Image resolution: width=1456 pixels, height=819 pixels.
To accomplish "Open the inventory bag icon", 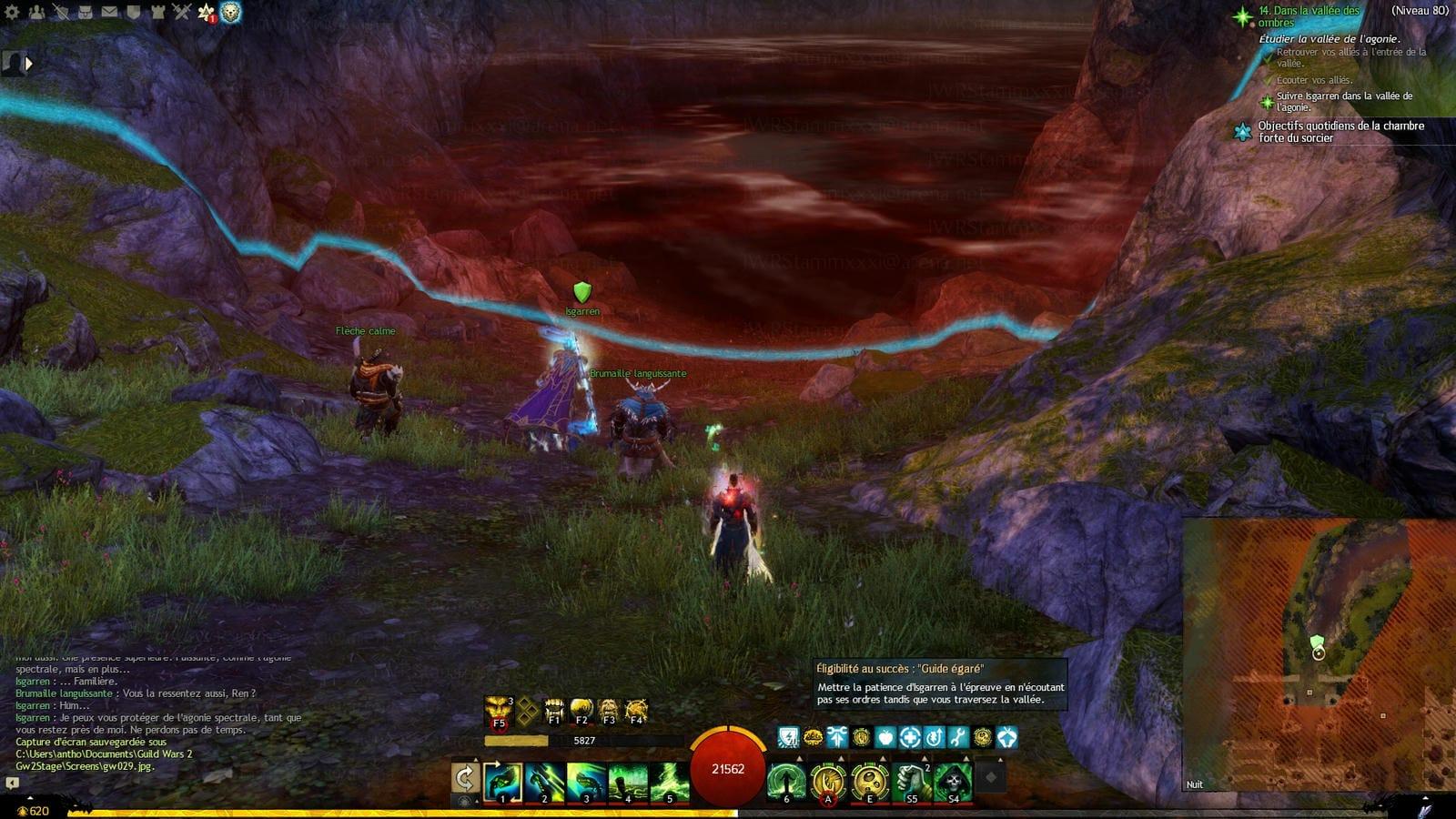I will click(x=85, y=12).
